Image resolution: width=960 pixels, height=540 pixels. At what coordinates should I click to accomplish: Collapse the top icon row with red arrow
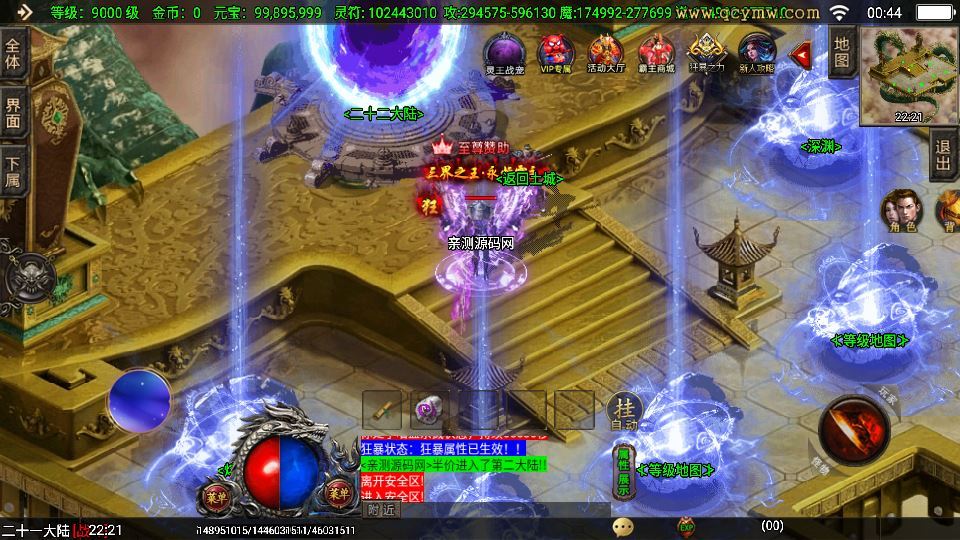click(x=800, y=54)
